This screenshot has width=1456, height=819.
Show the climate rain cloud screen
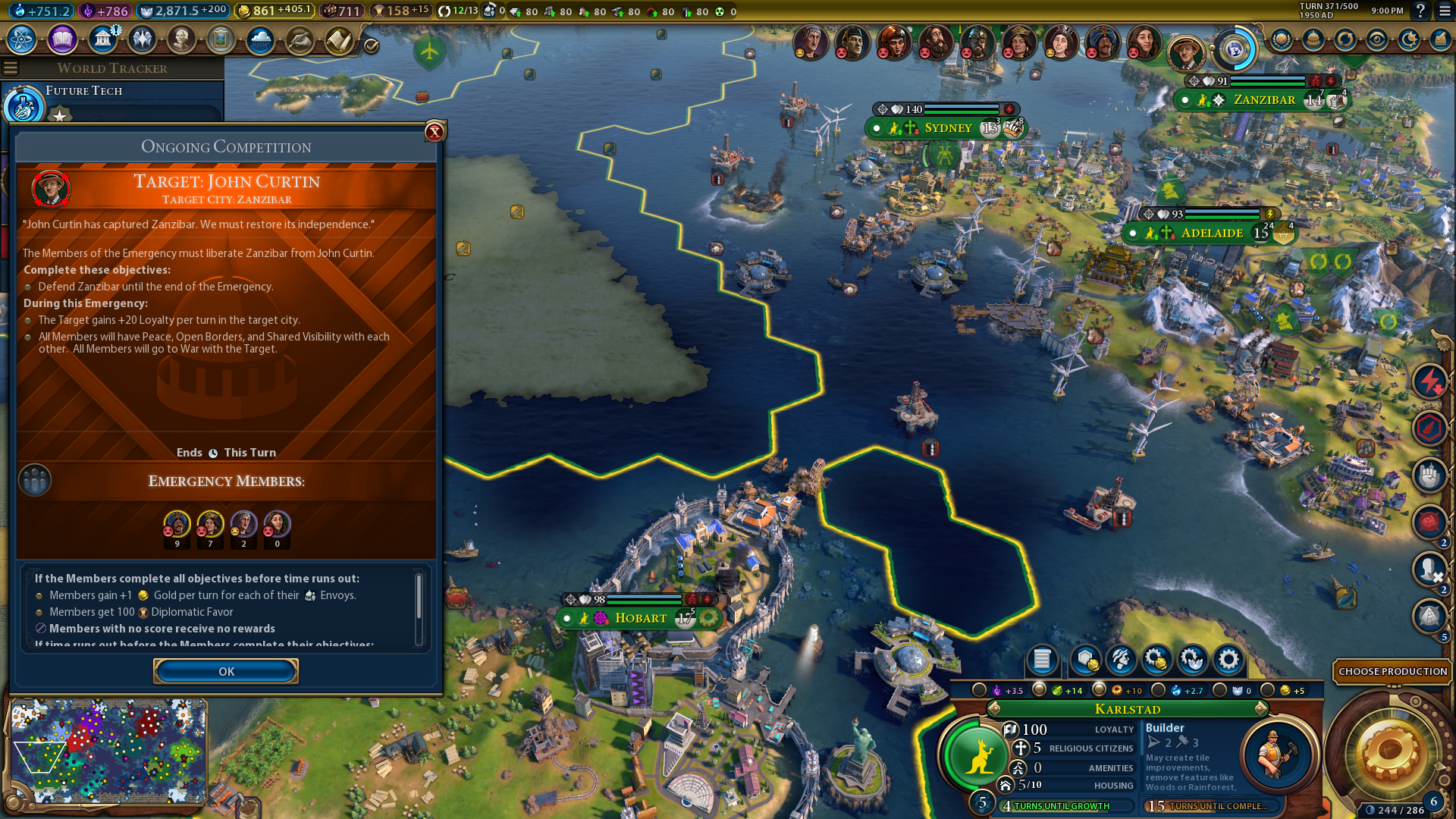[x=260, y=39]
